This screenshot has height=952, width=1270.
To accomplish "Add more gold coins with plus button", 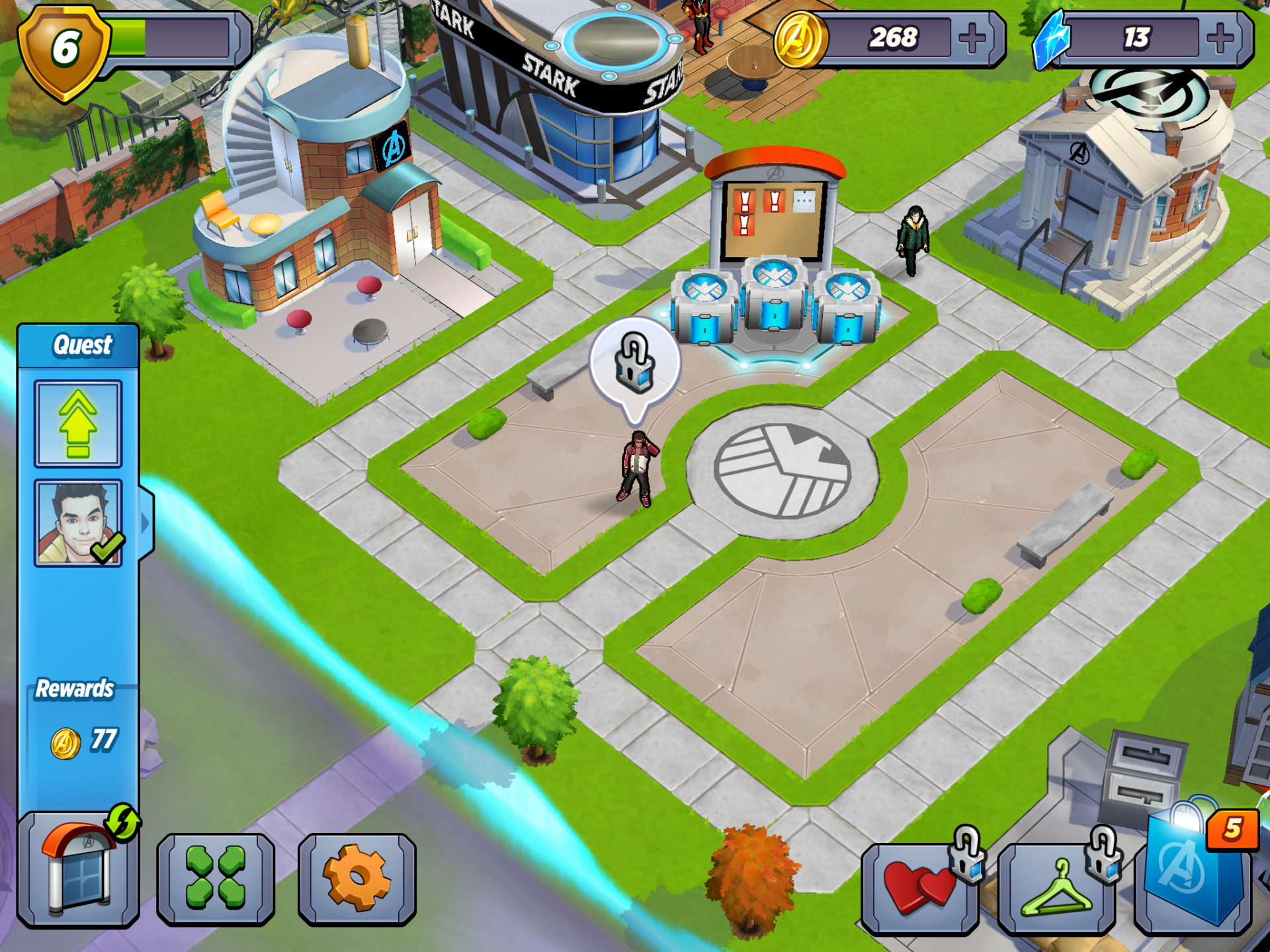I will 971,38.
